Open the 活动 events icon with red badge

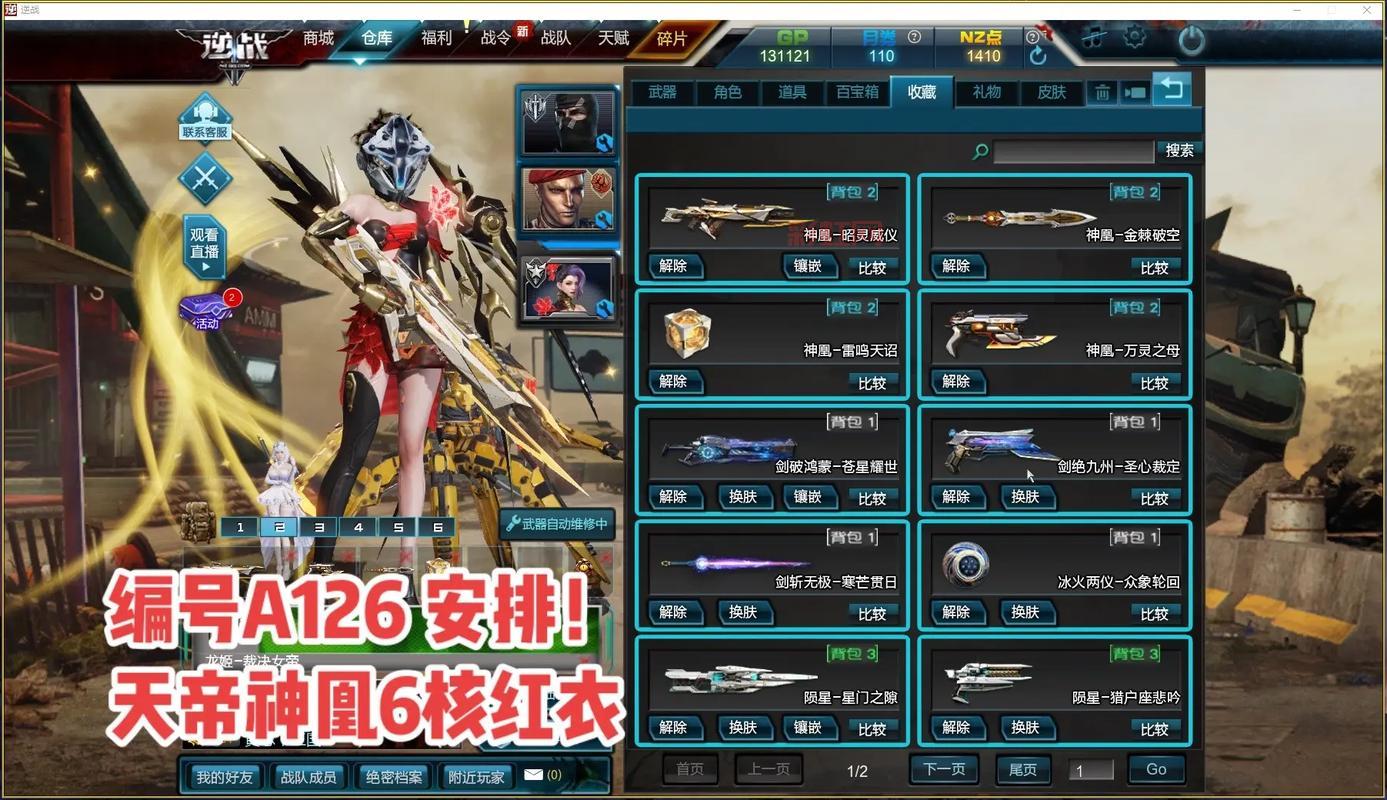pyautogui.click(x=203, y=310)
